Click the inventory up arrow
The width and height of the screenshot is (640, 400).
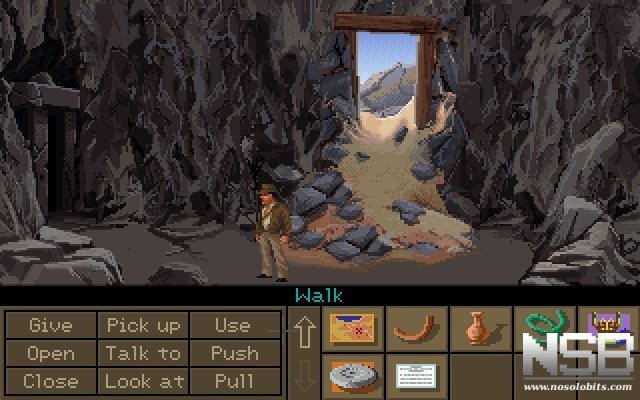tap(304, 330)
